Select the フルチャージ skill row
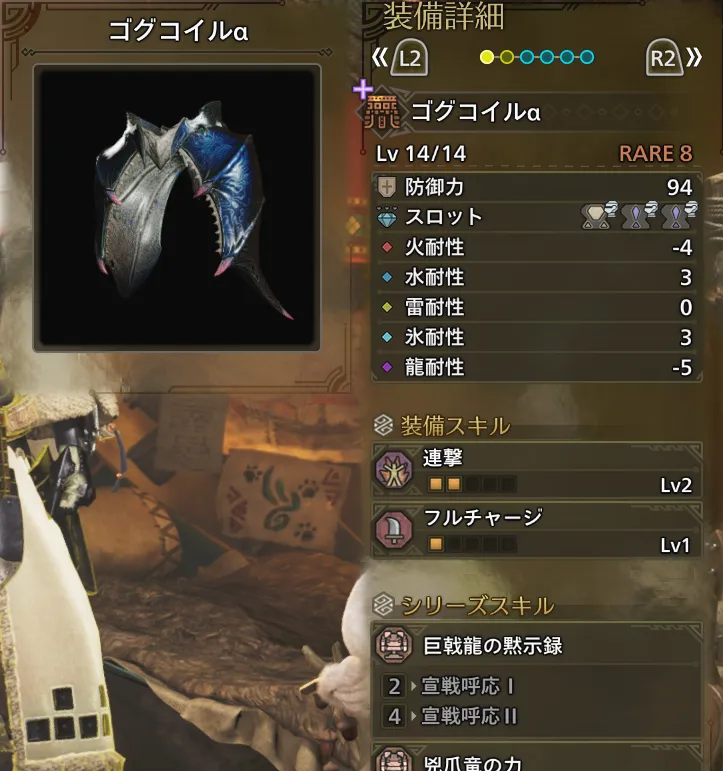Viewport: 723px width, 771px height. 537,531
